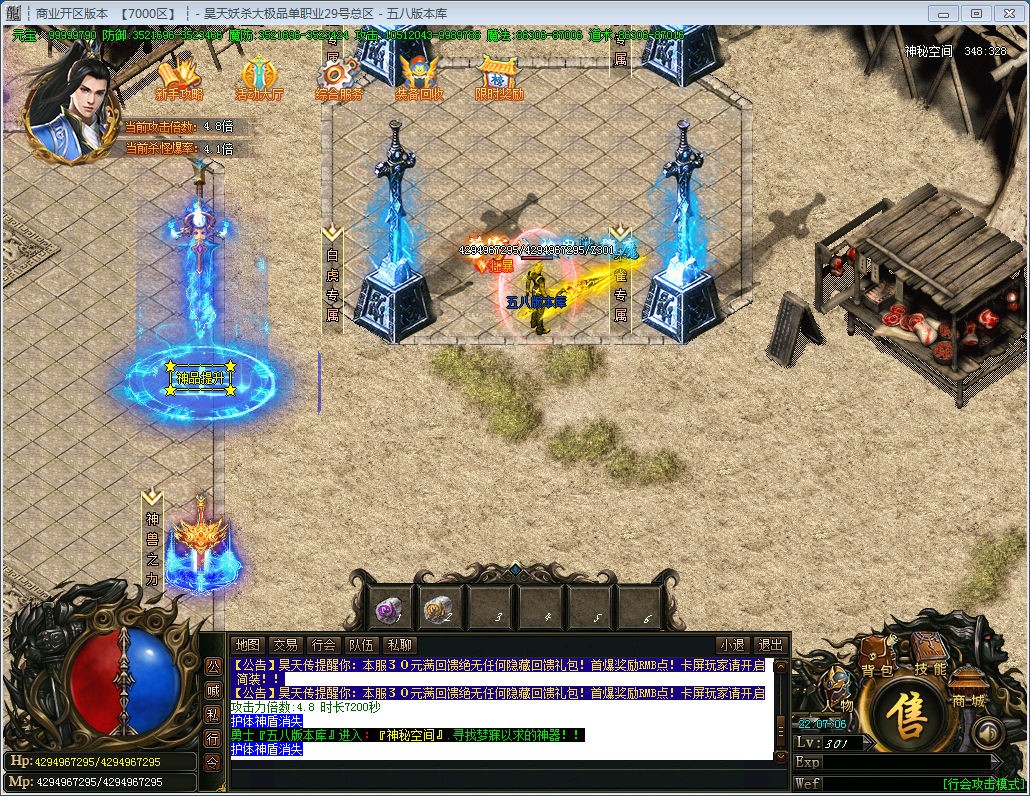Open the 商城 shop icon
Viewport: 1030px width, 796px height.
[x=967, y=686]
